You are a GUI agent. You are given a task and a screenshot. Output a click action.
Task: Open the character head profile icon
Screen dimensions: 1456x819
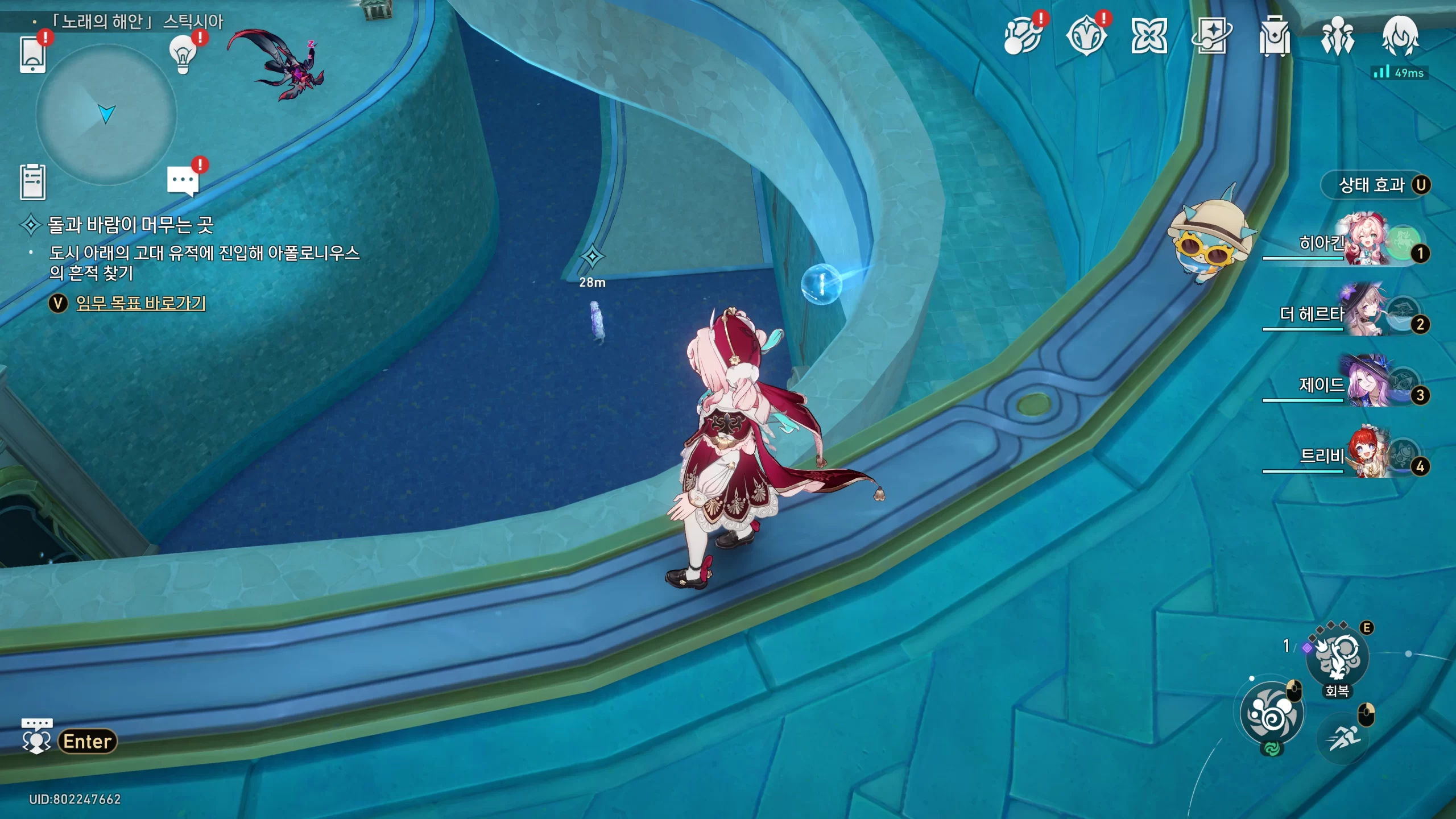[1400, 36]
